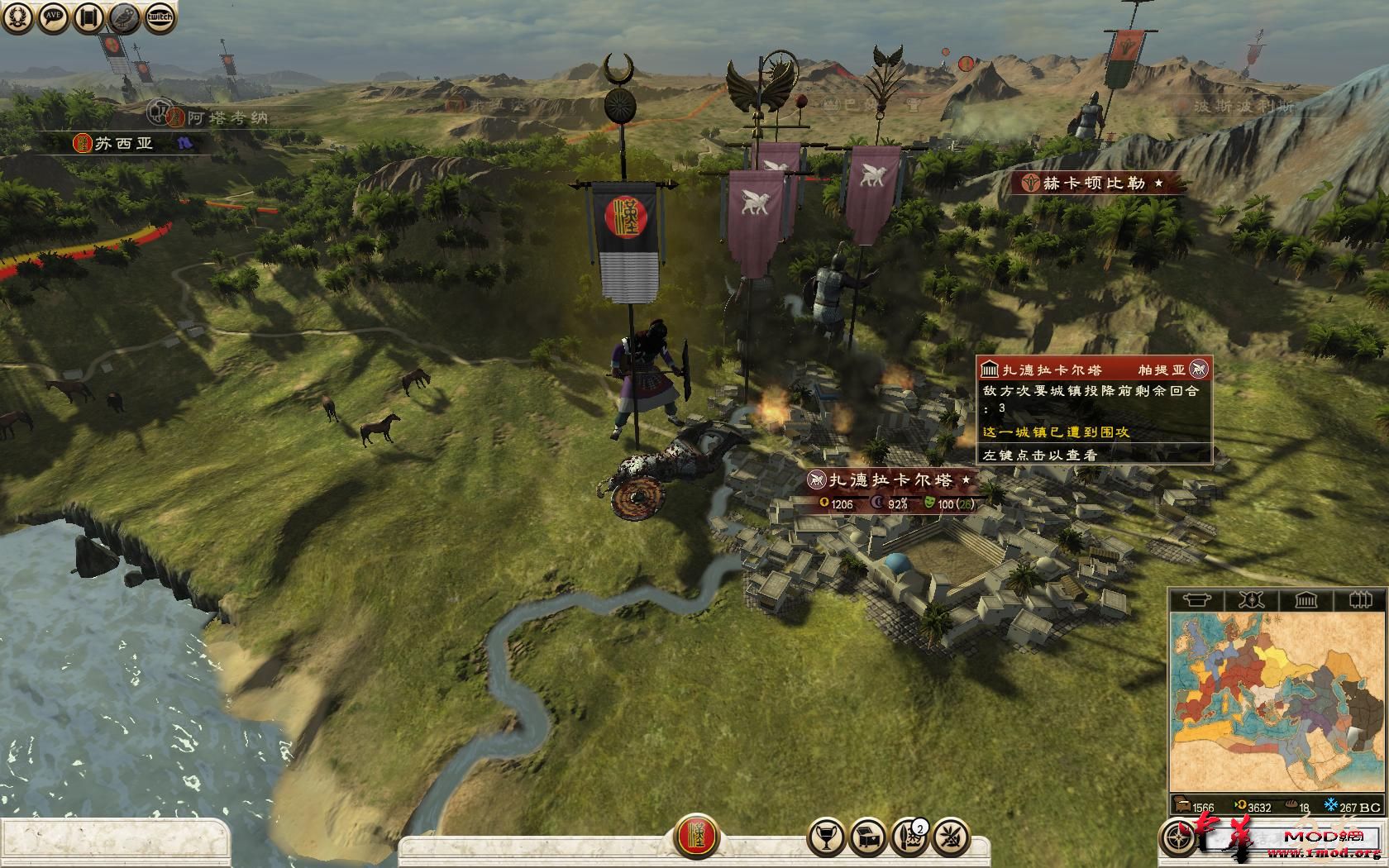Click the campaign minimap
Viewport: 1389px width, 868px height.
[1276, 703]
